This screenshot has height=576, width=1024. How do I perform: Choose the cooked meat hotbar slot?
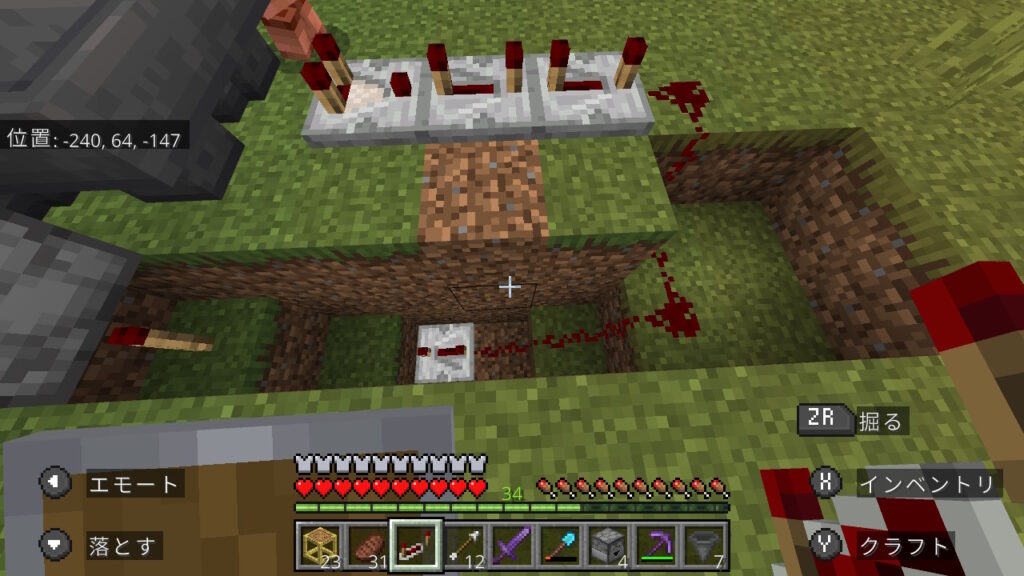pos(366,545)
